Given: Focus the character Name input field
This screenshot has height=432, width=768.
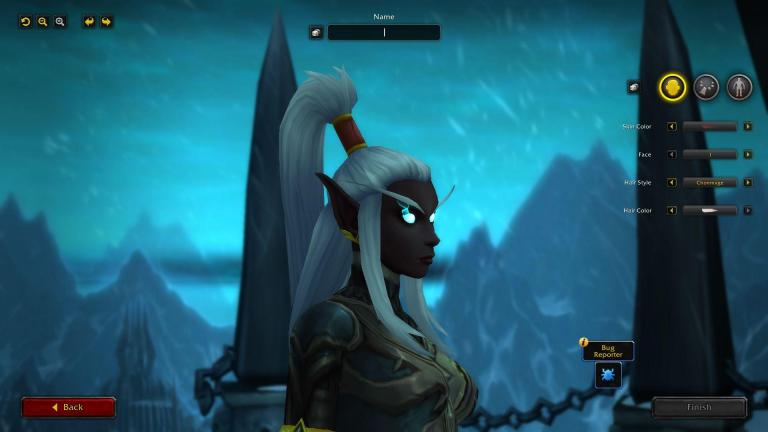Looking at the screenshot, I should point(384,32).
